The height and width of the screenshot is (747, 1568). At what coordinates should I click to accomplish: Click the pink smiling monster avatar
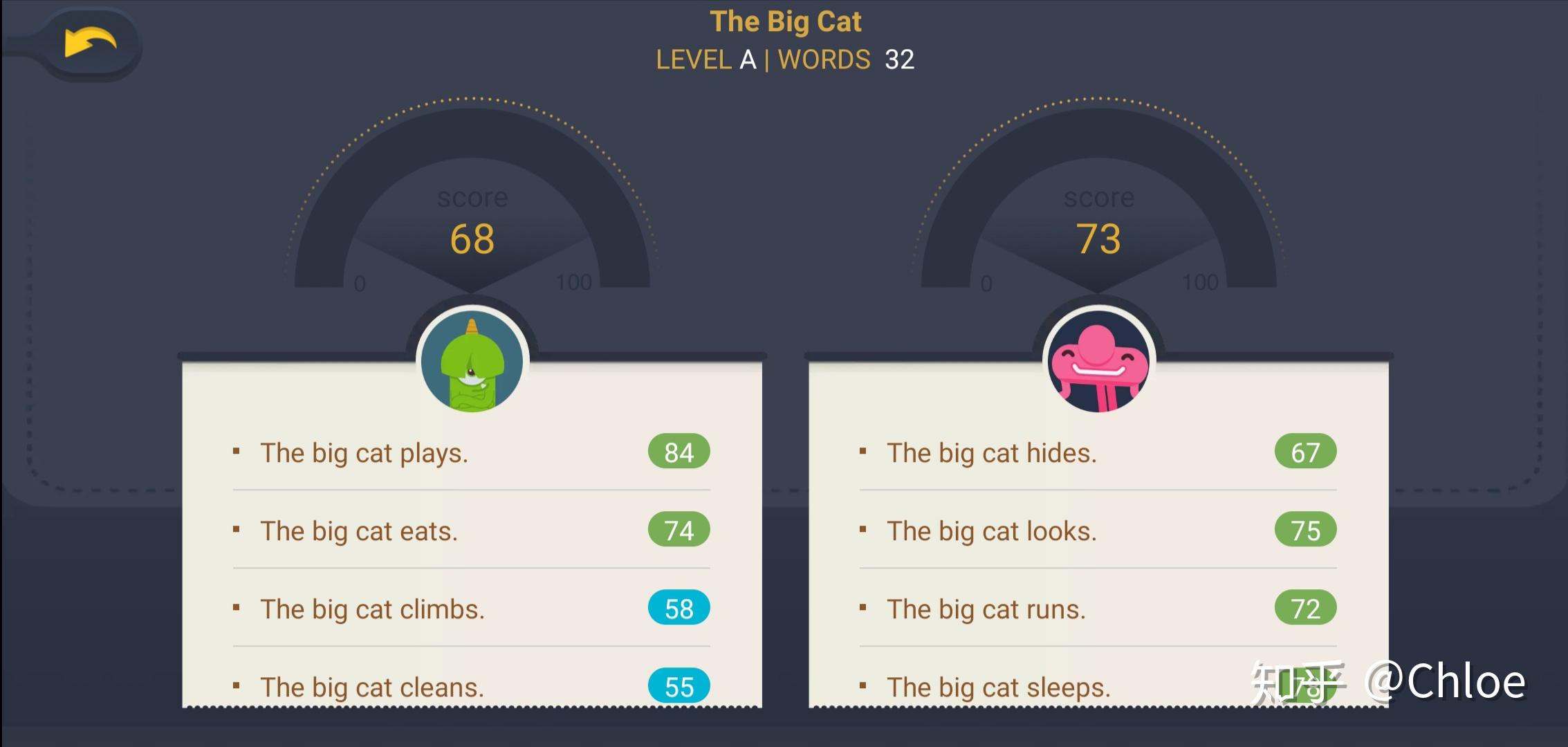coord(1098,362)
